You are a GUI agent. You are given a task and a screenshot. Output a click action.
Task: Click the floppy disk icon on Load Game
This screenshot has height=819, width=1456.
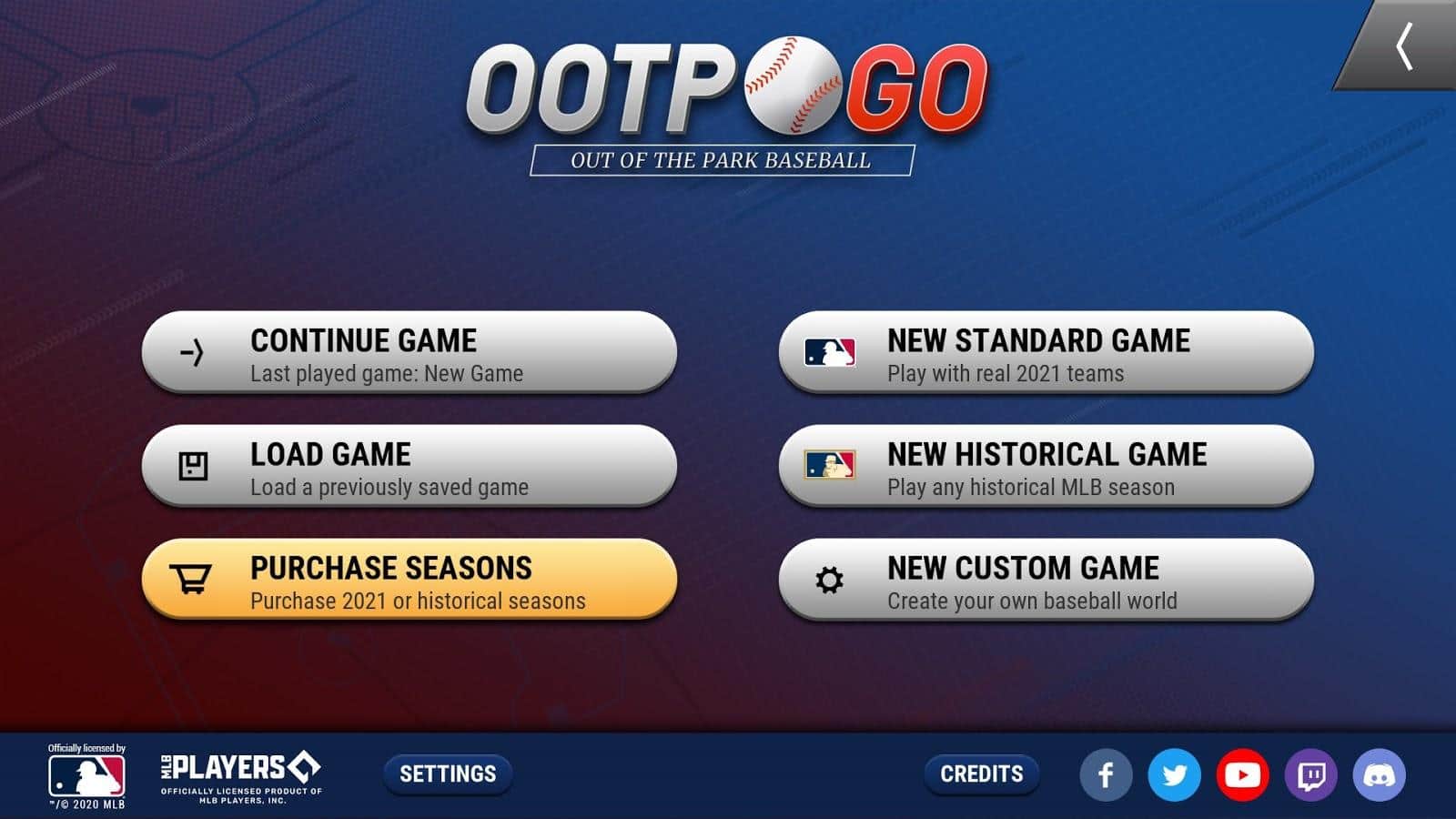pos(191,466)
